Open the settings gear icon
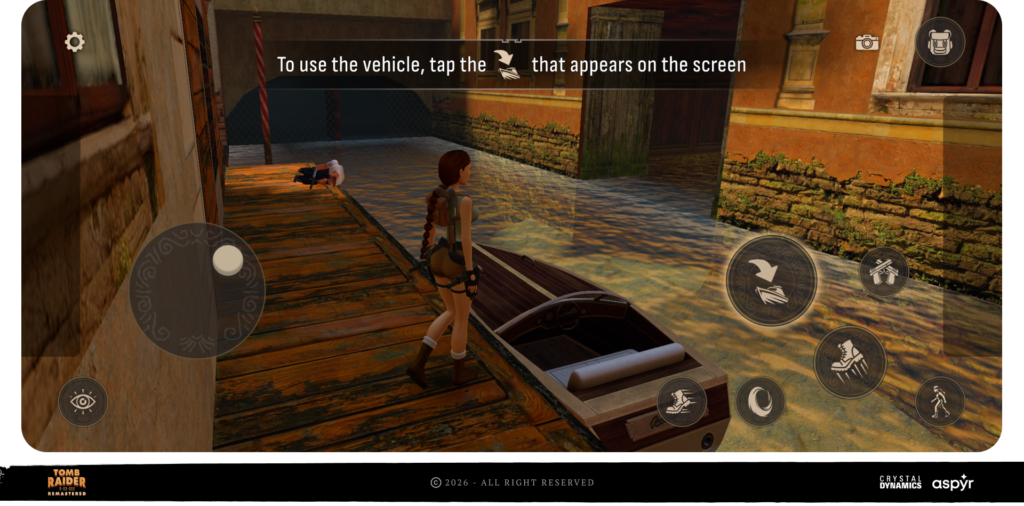 (74, 42)
